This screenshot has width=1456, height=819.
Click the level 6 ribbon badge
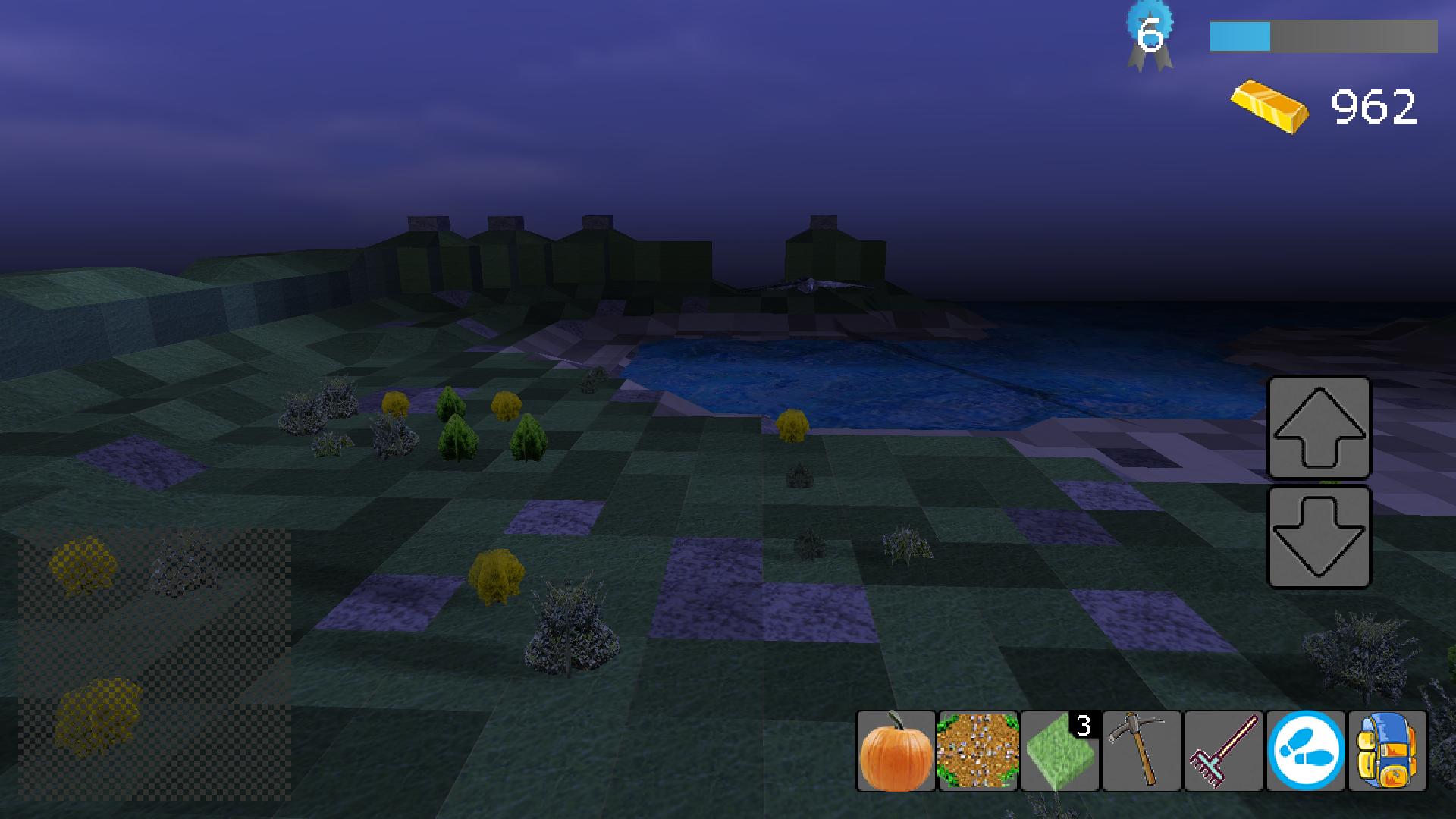[x=1150, y=30]
